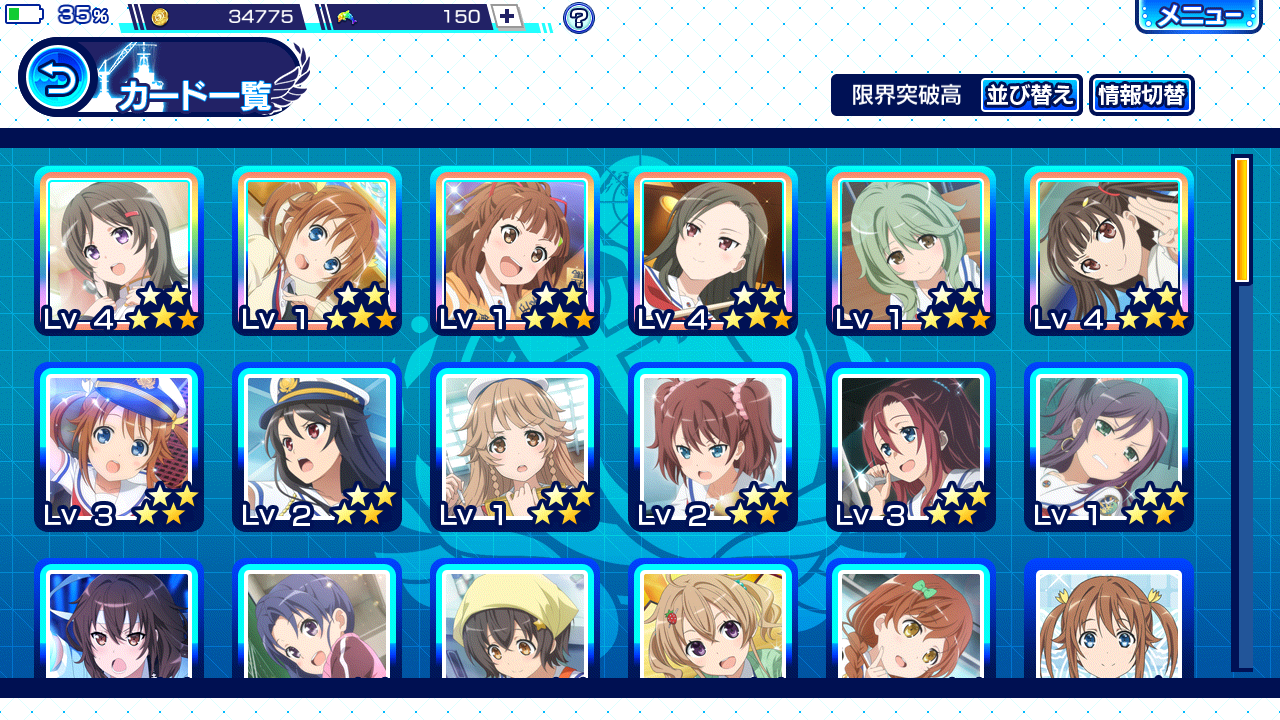The width and height of the screenshot is (1280, 720).
Task: Click the orange scrollbar thumb of card list
Action: (x=1242, y=220)
